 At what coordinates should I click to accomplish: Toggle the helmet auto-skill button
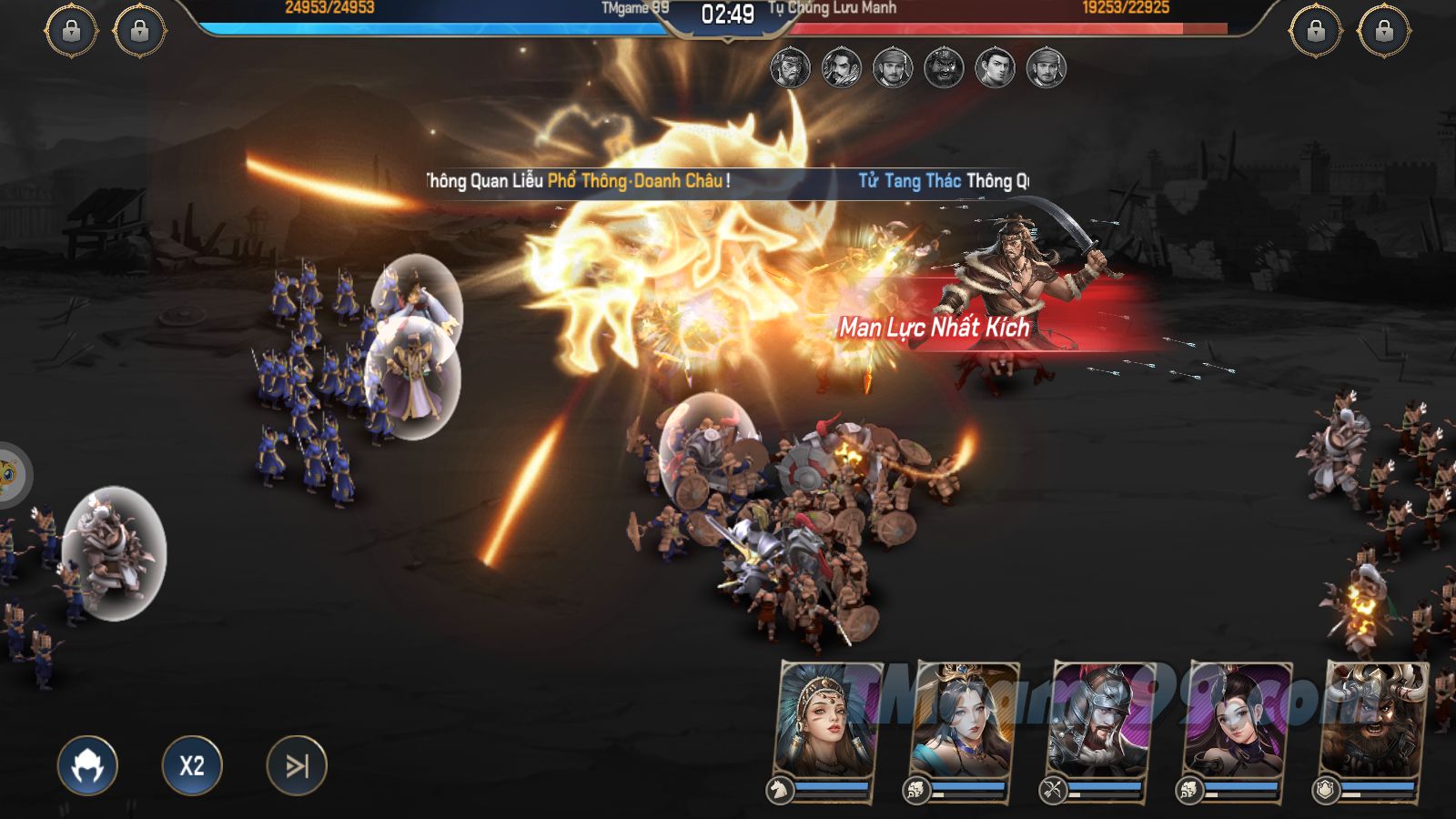(87, 765)
